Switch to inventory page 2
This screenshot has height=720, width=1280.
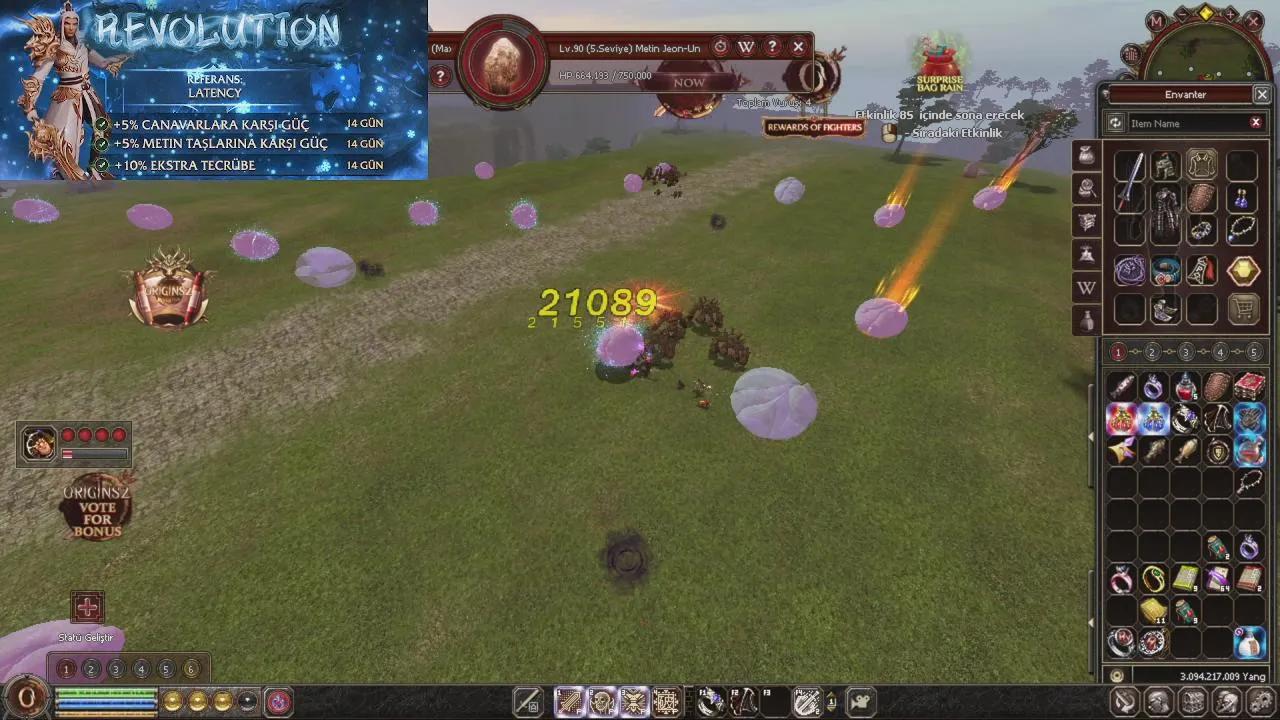pos(1152,352)
